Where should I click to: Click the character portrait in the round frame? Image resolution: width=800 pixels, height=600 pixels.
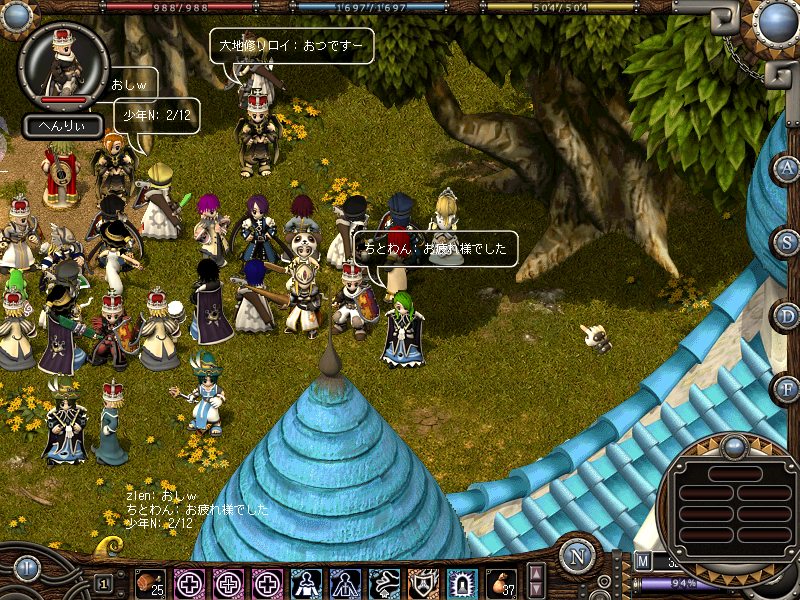click(63, 61)
